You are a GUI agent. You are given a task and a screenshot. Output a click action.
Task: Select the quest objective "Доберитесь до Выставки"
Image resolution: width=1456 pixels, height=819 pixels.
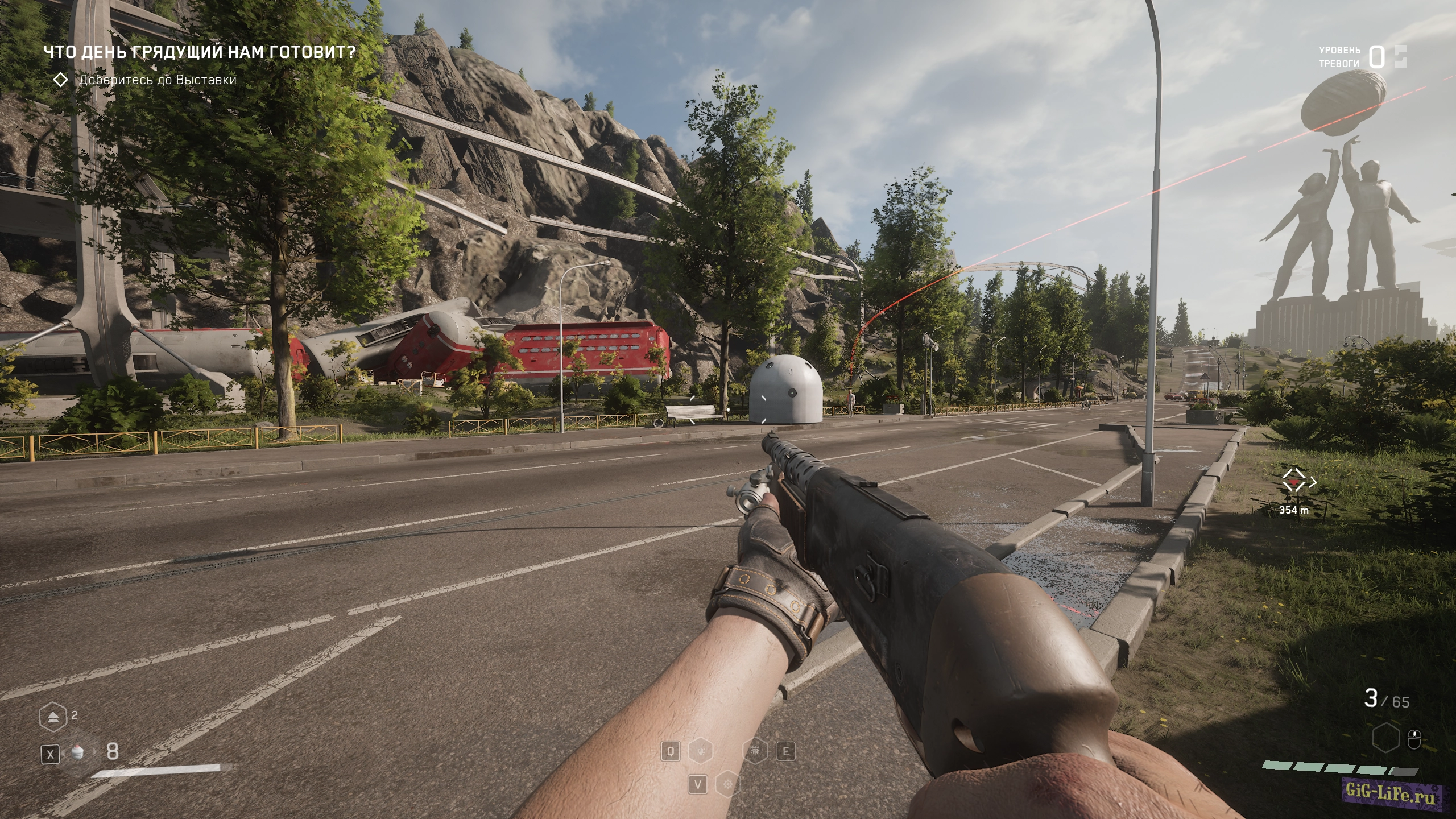pos(158,80)
